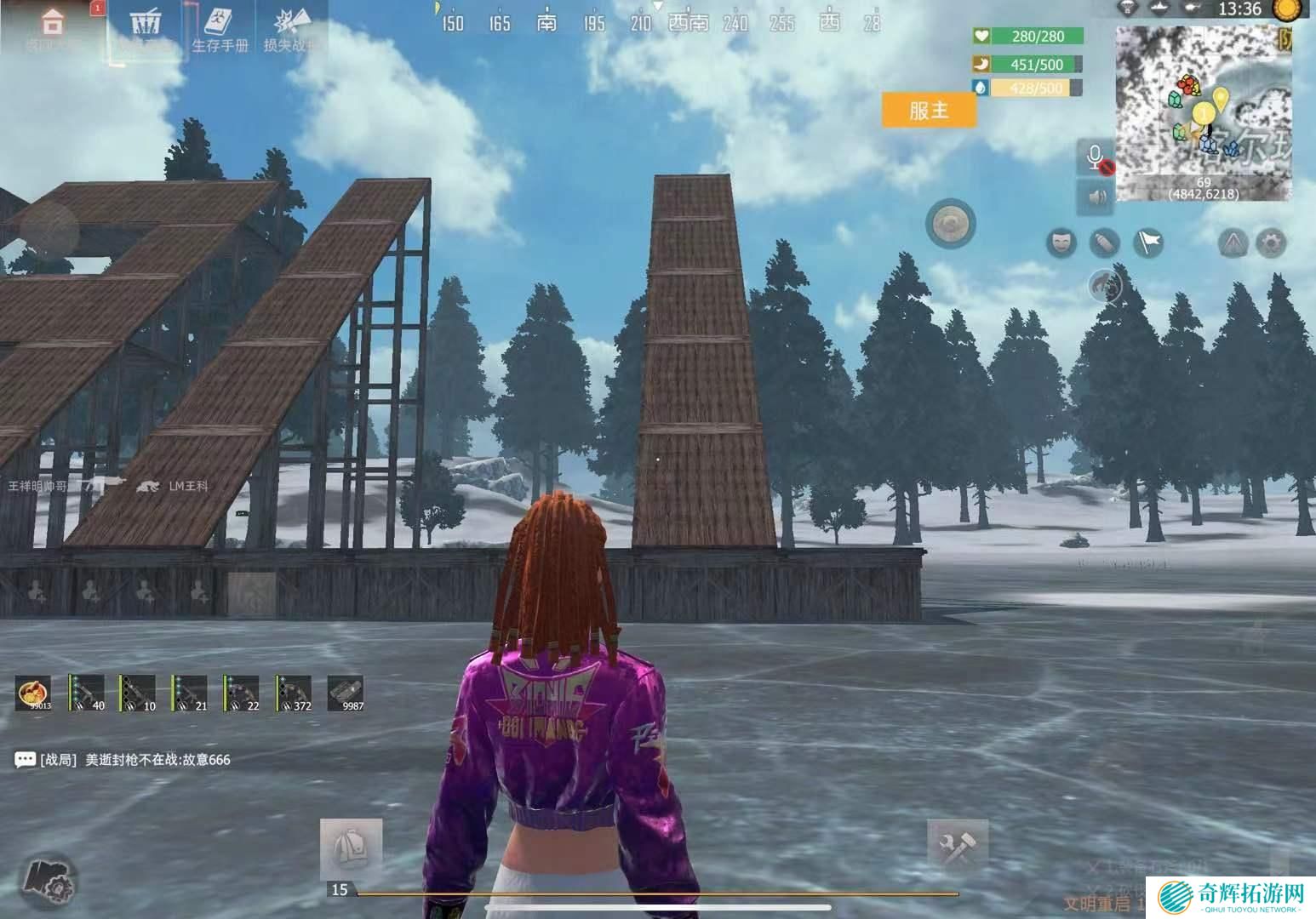The image size is (1316, 919).
Task: Open the minimap
Action: (x=1203, y=113)
